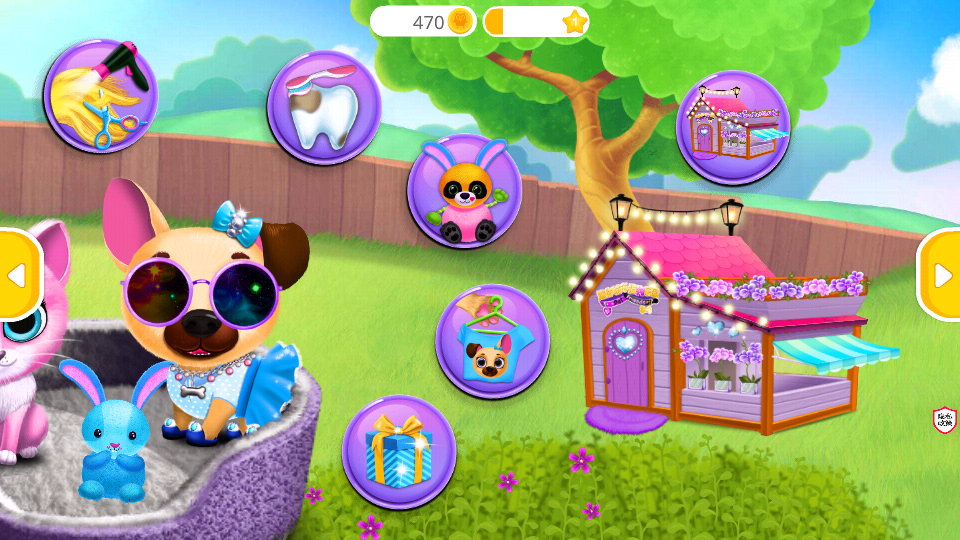Open the plush toy activity bubble

coord(465,191)
